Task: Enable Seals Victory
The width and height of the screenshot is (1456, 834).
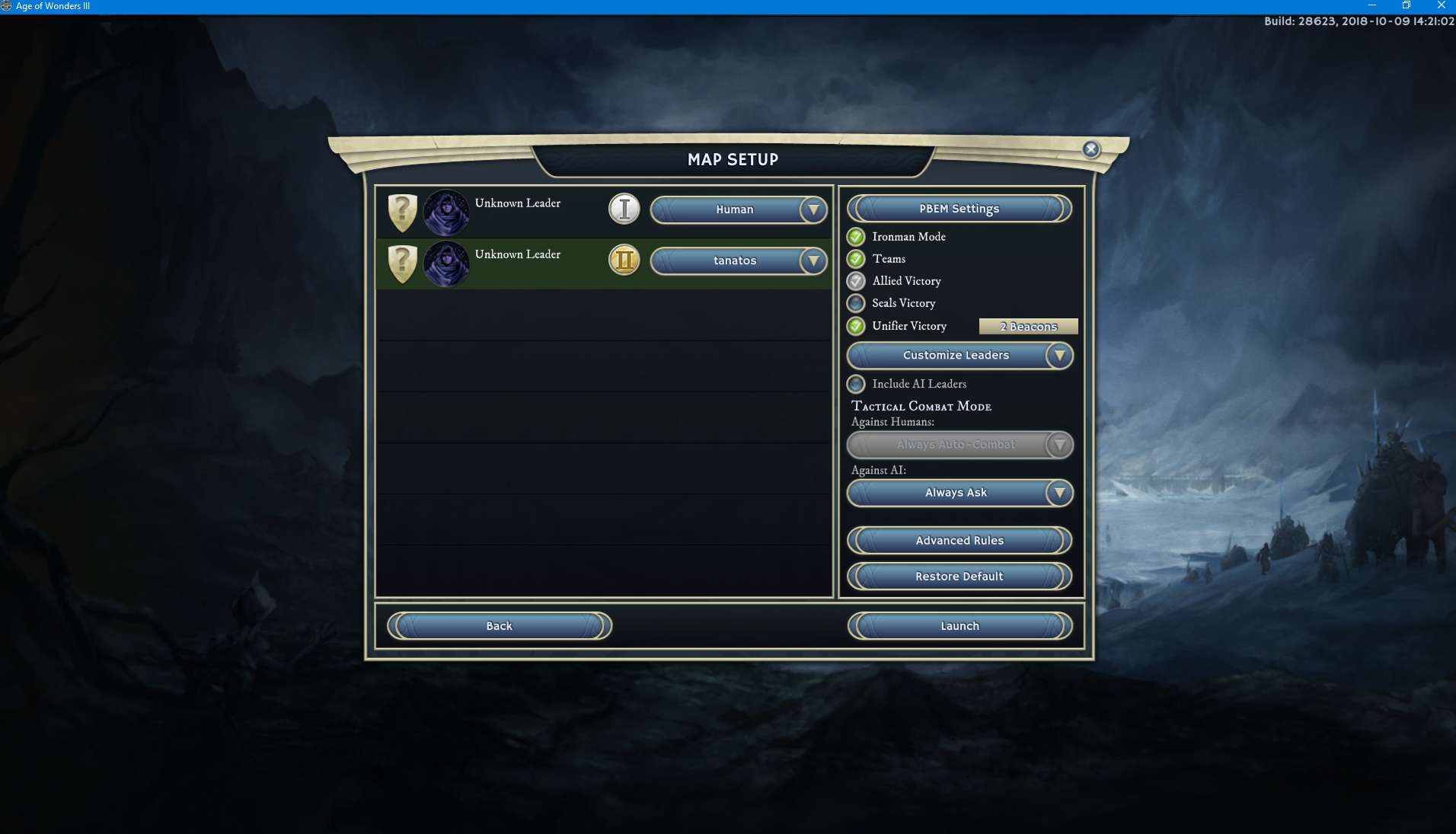Action: click(856, 303)
